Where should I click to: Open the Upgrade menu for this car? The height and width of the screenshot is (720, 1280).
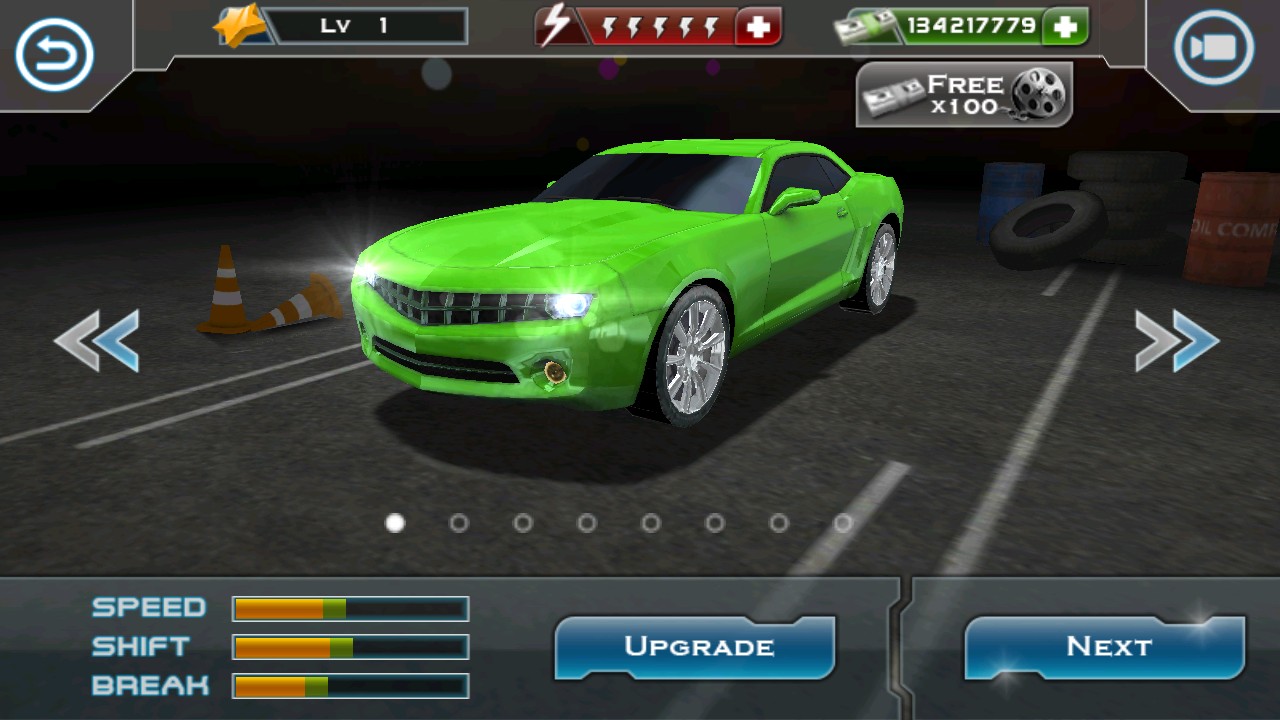[697, 647]
